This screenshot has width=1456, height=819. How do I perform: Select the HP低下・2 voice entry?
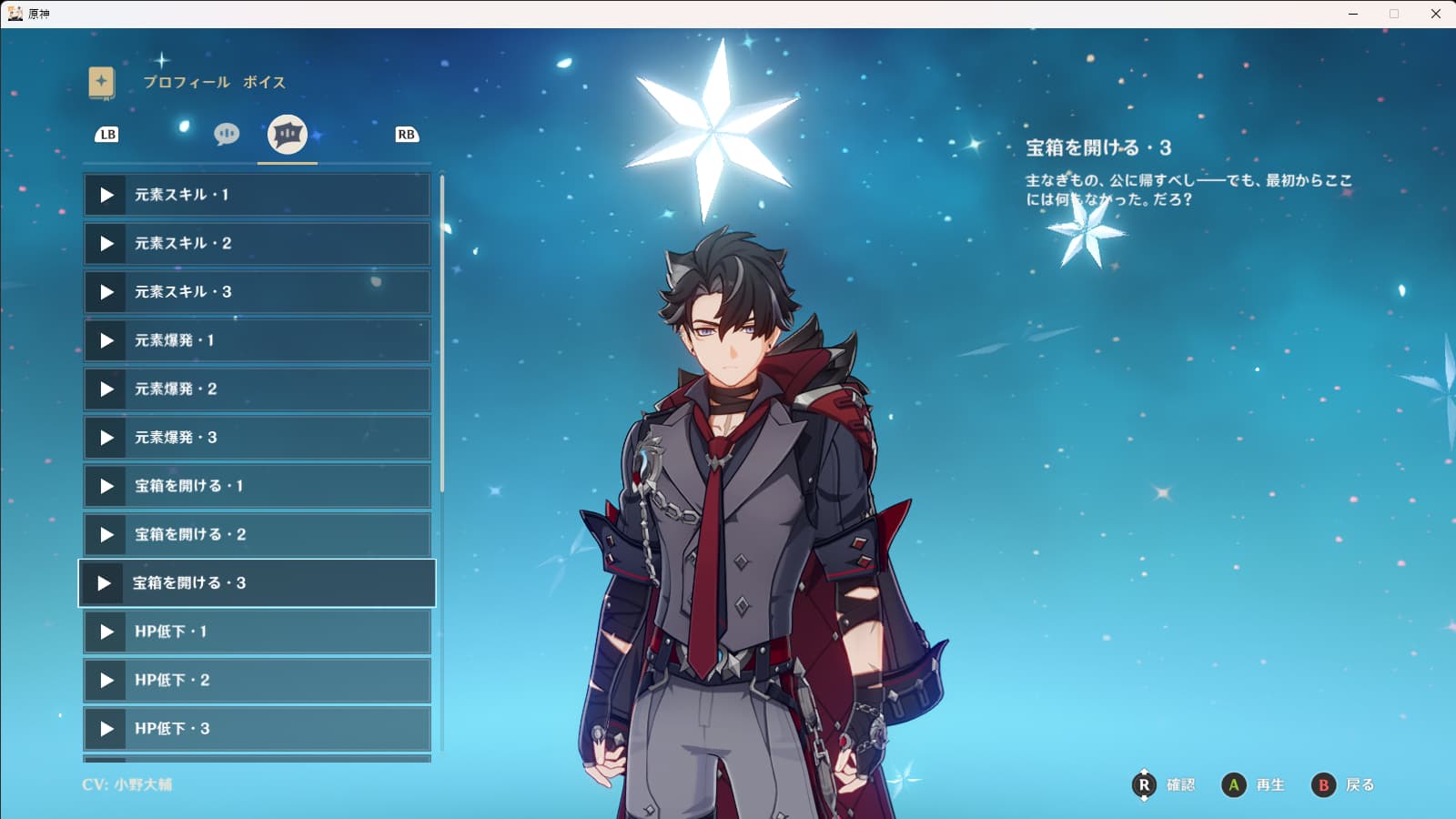click(x=257, y=681)
